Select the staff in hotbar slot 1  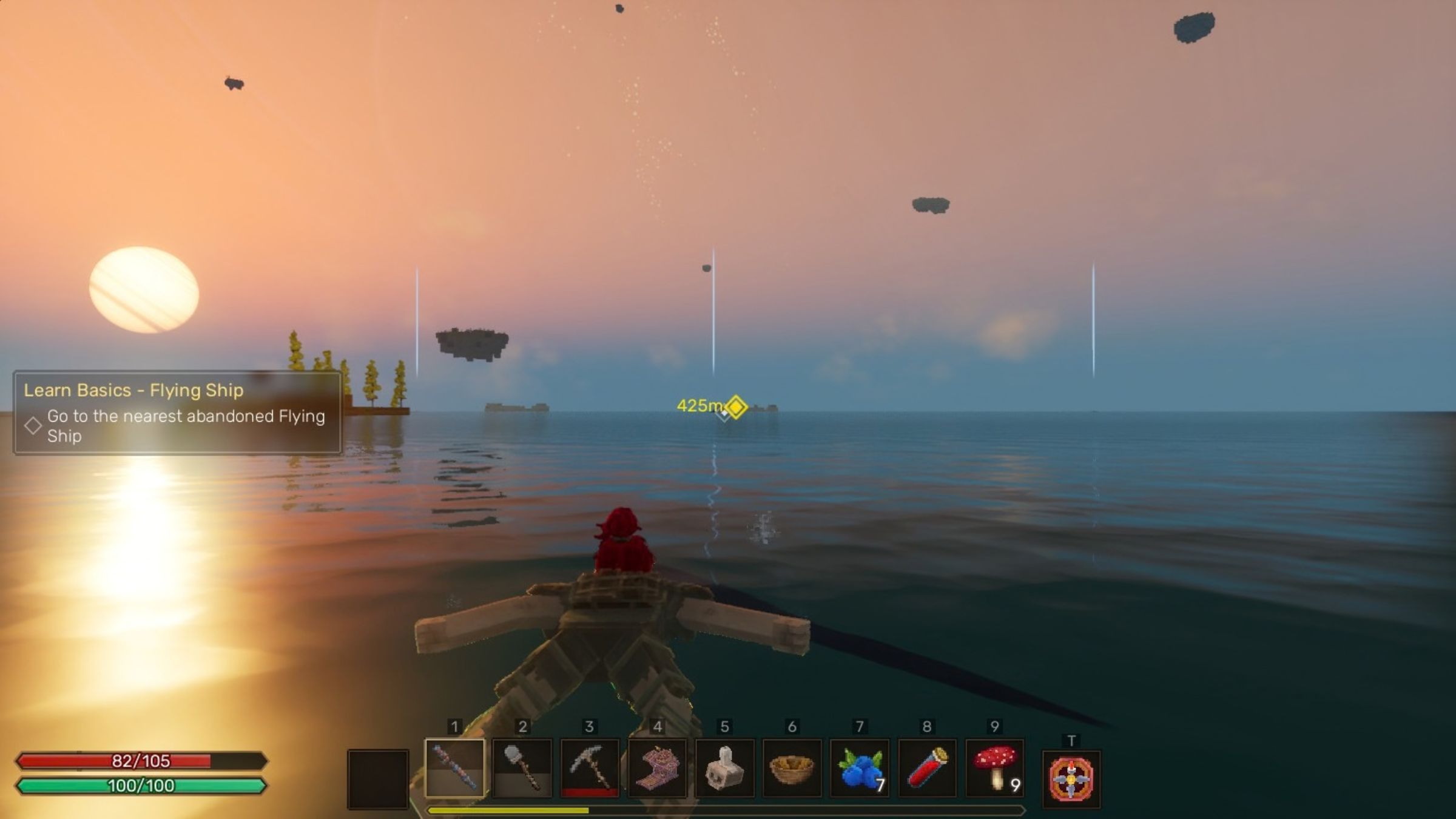point(455,768)
